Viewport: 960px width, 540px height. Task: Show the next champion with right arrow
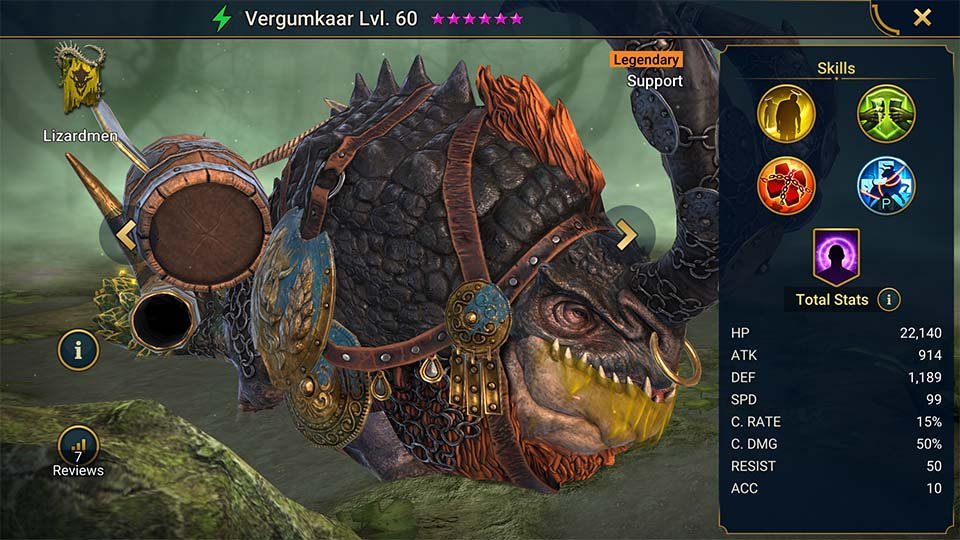pyautogui.click(x=627, y=235)
